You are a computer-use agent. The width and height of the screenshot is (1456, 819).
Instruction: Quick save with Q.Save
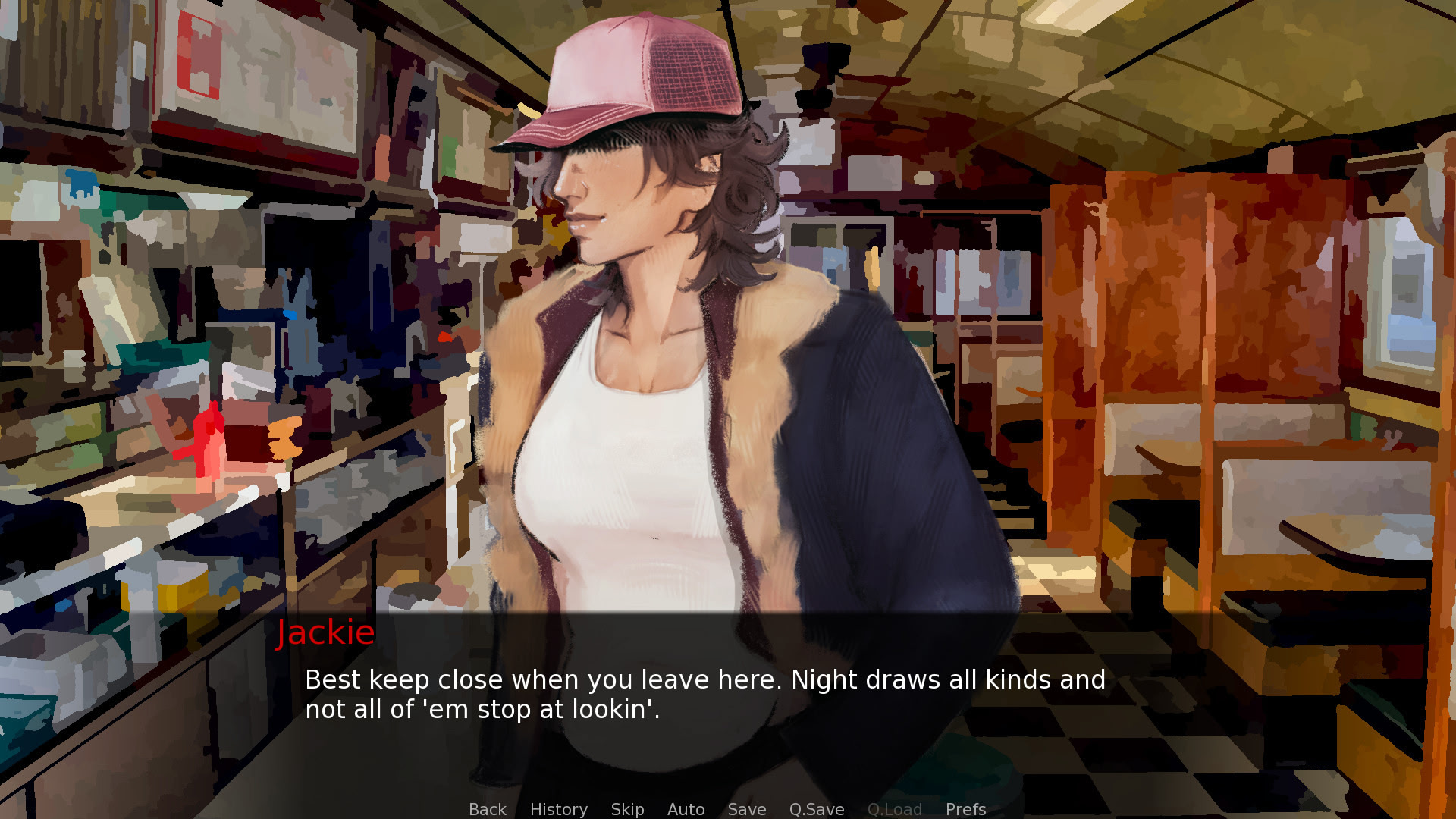[816, 809]
